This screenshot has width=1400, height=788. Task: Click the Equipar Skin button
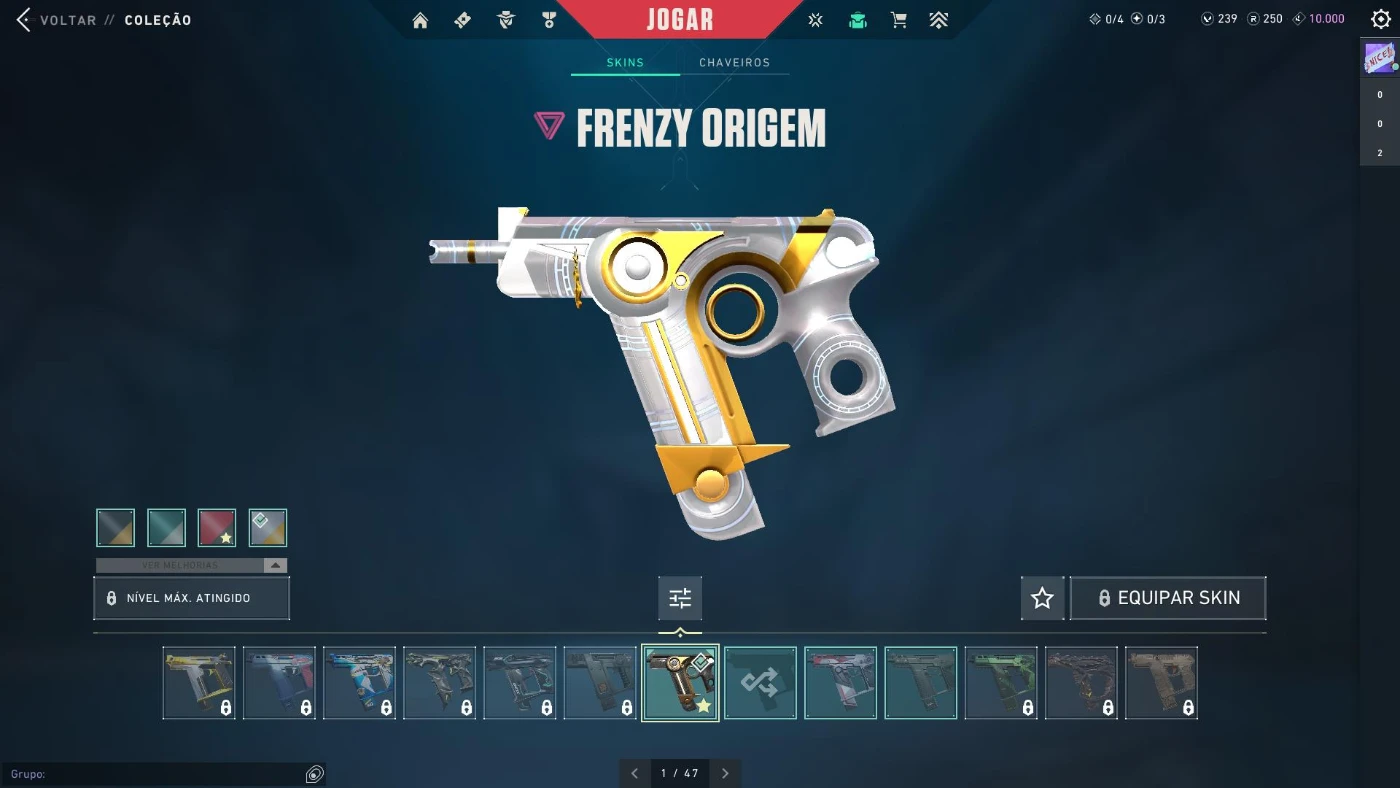click(x=1167, y=598)
